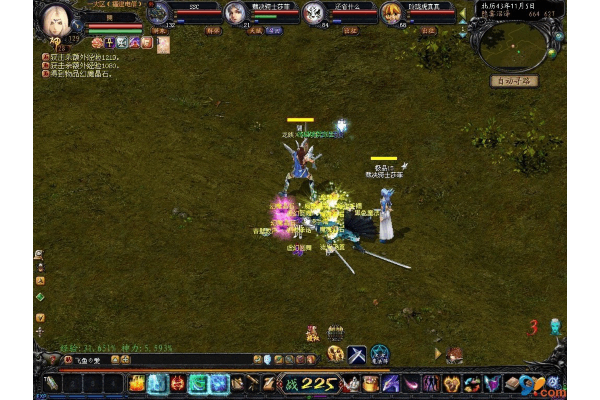
Task: Use the flame skill in hotbar
Action: pyautogui.click(x=136, y=383)
